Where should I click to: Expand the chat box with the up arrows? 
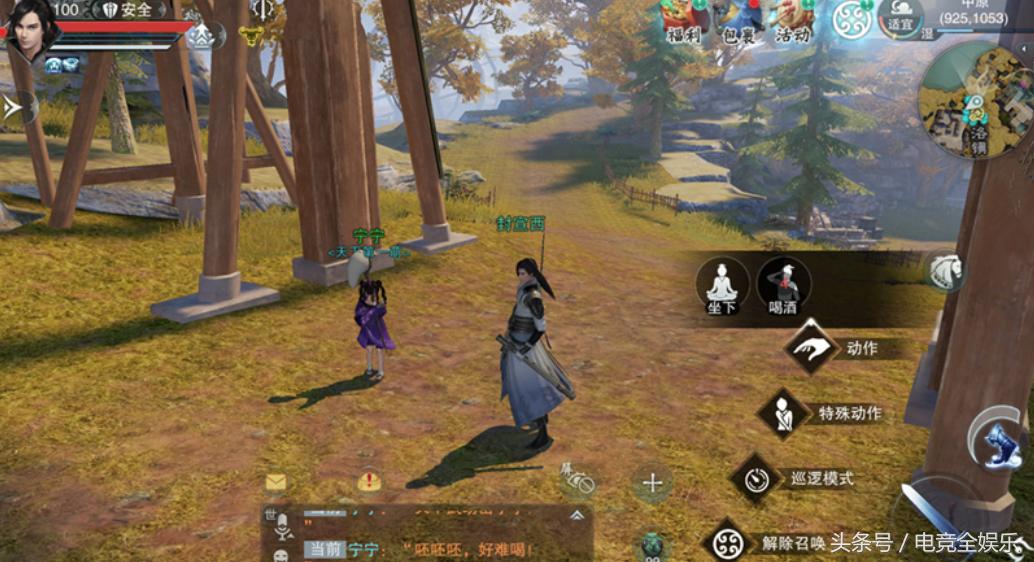pos(577,516)
